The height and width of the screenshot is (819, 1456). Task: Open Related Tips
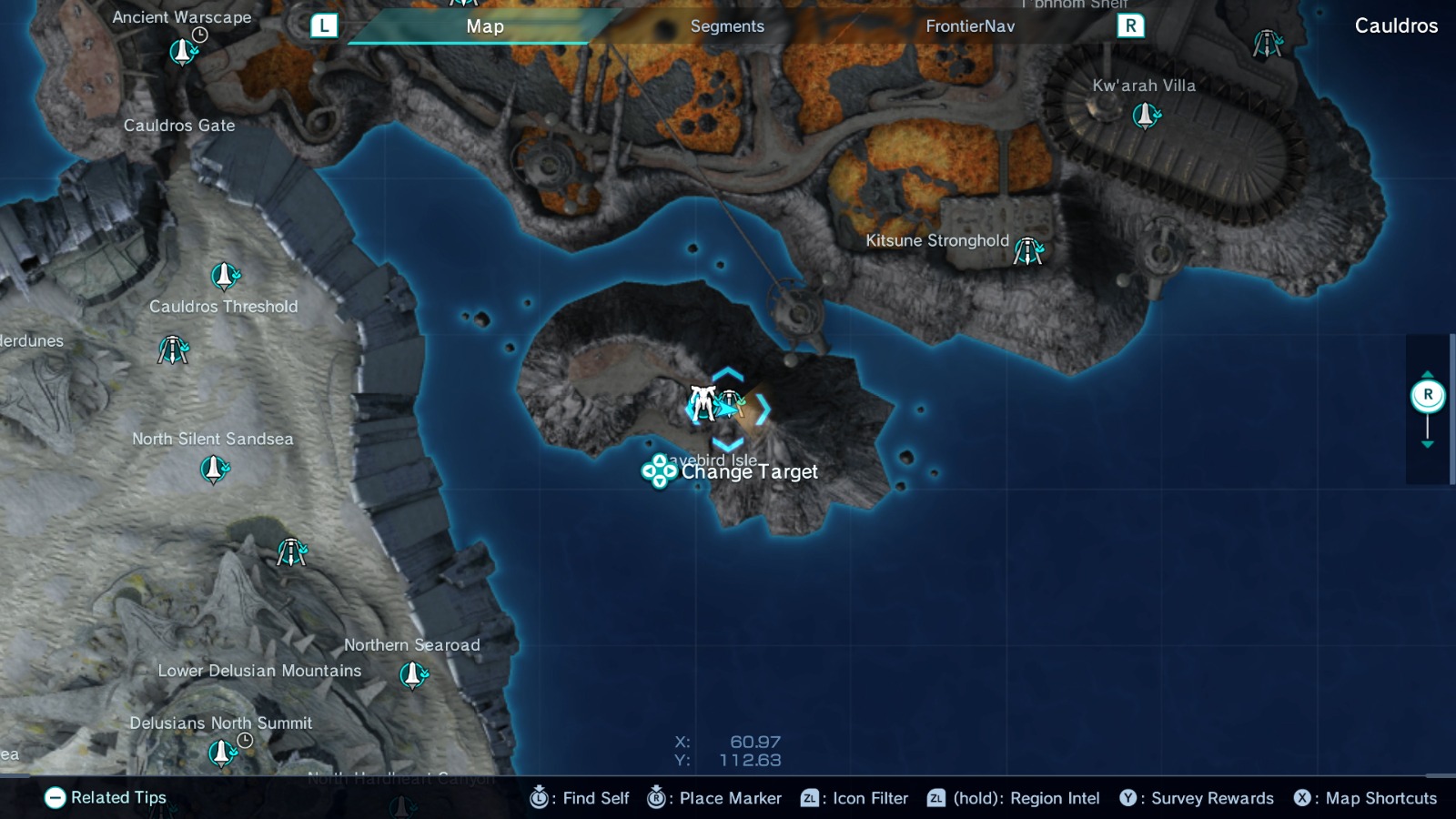[106, 798]
